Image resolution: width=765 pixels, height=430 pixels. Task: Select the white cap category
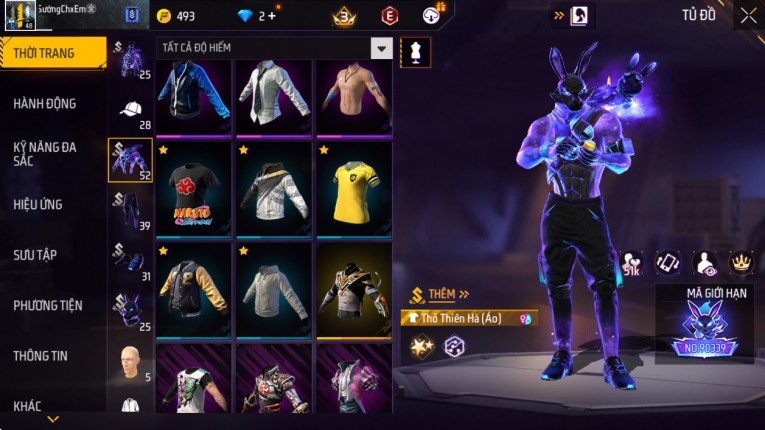[131, 110]
